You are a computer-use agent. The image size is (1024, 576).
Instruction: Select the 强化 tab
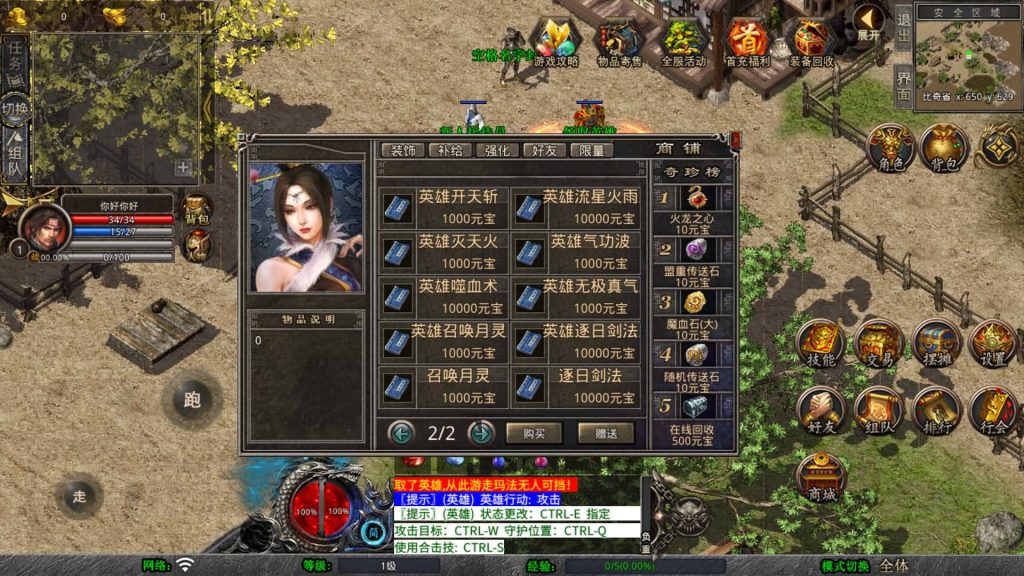[x=497, y=151]
